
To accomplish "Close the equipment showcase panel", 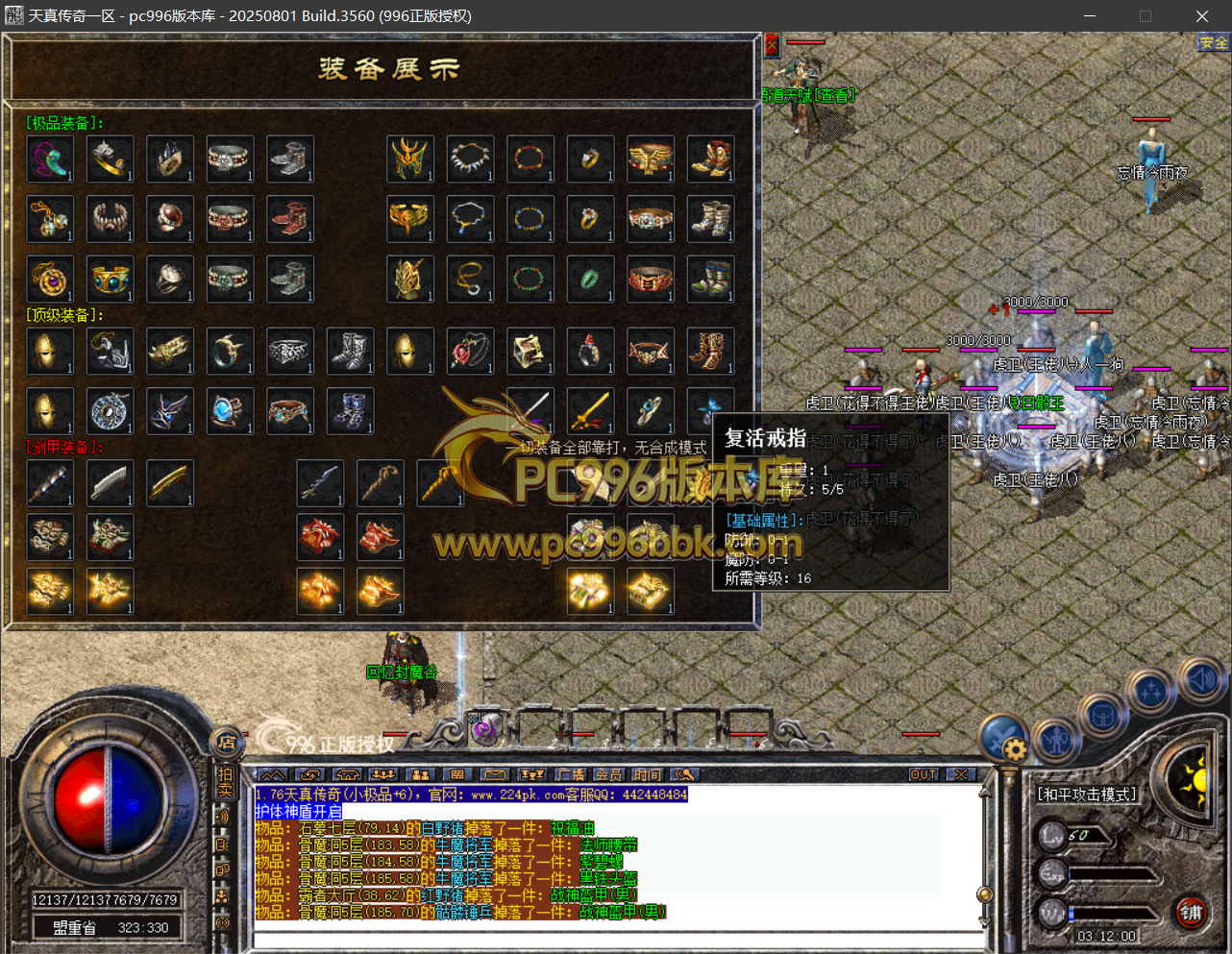I will (772, 44).
